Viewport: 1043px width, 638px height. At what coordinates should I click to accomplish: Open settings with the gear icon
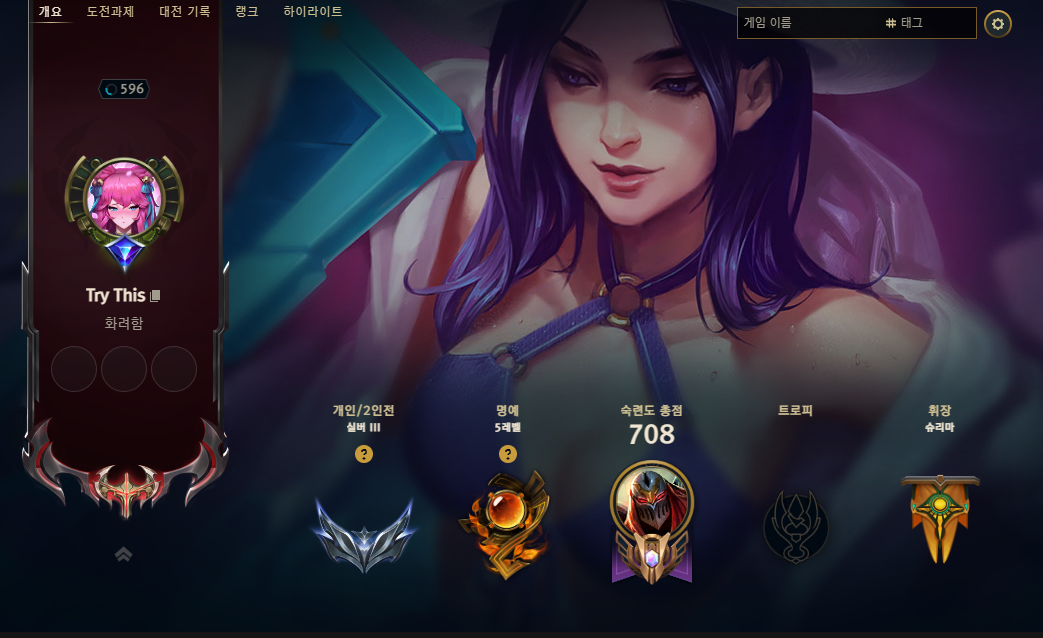pyautogui.click(x=997, y=23)
